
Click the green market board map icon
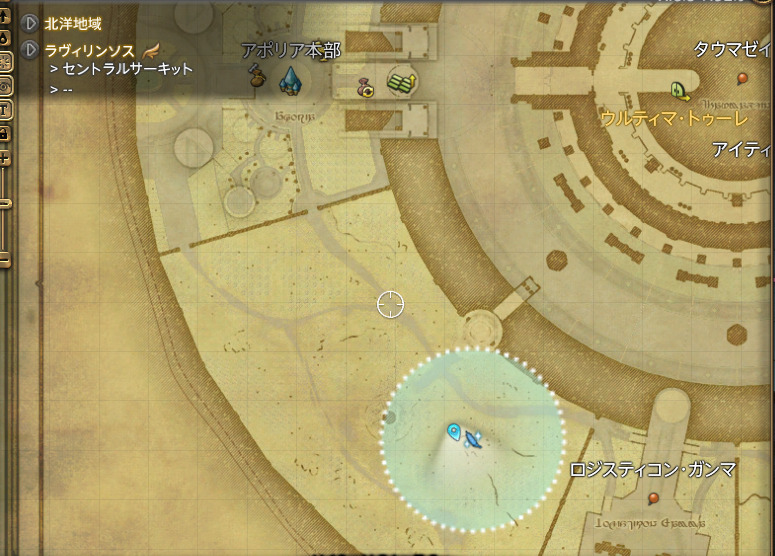point(401,82)
